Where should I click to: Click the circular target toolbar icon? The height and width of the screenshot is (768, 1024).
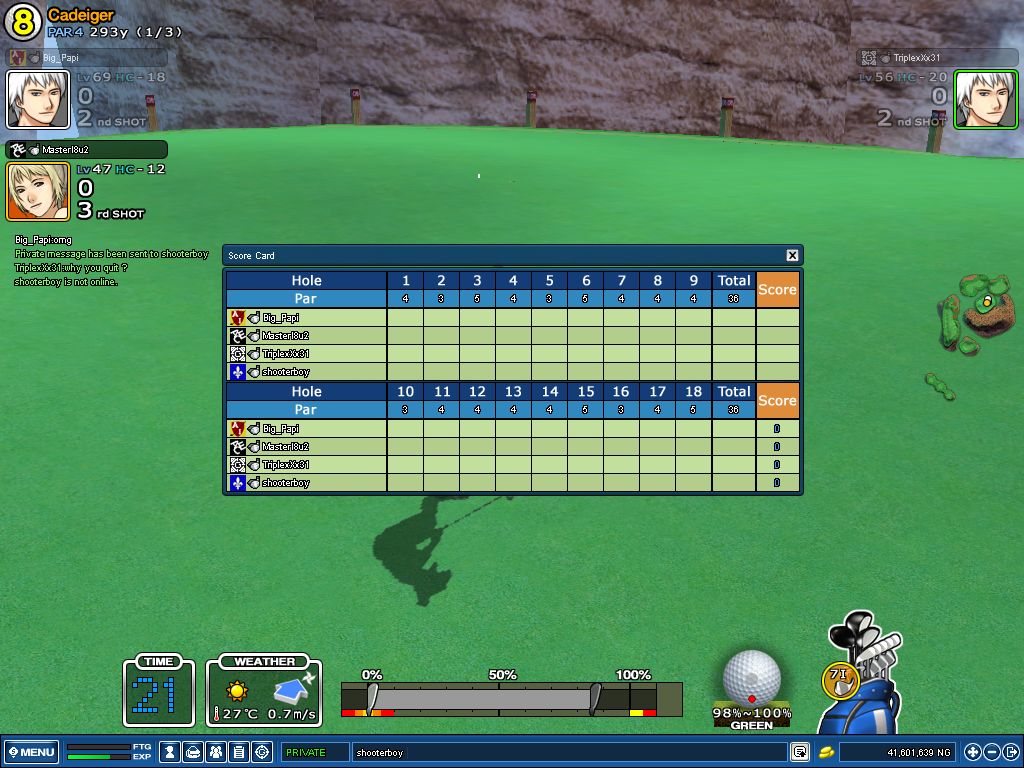coord(263,752)
